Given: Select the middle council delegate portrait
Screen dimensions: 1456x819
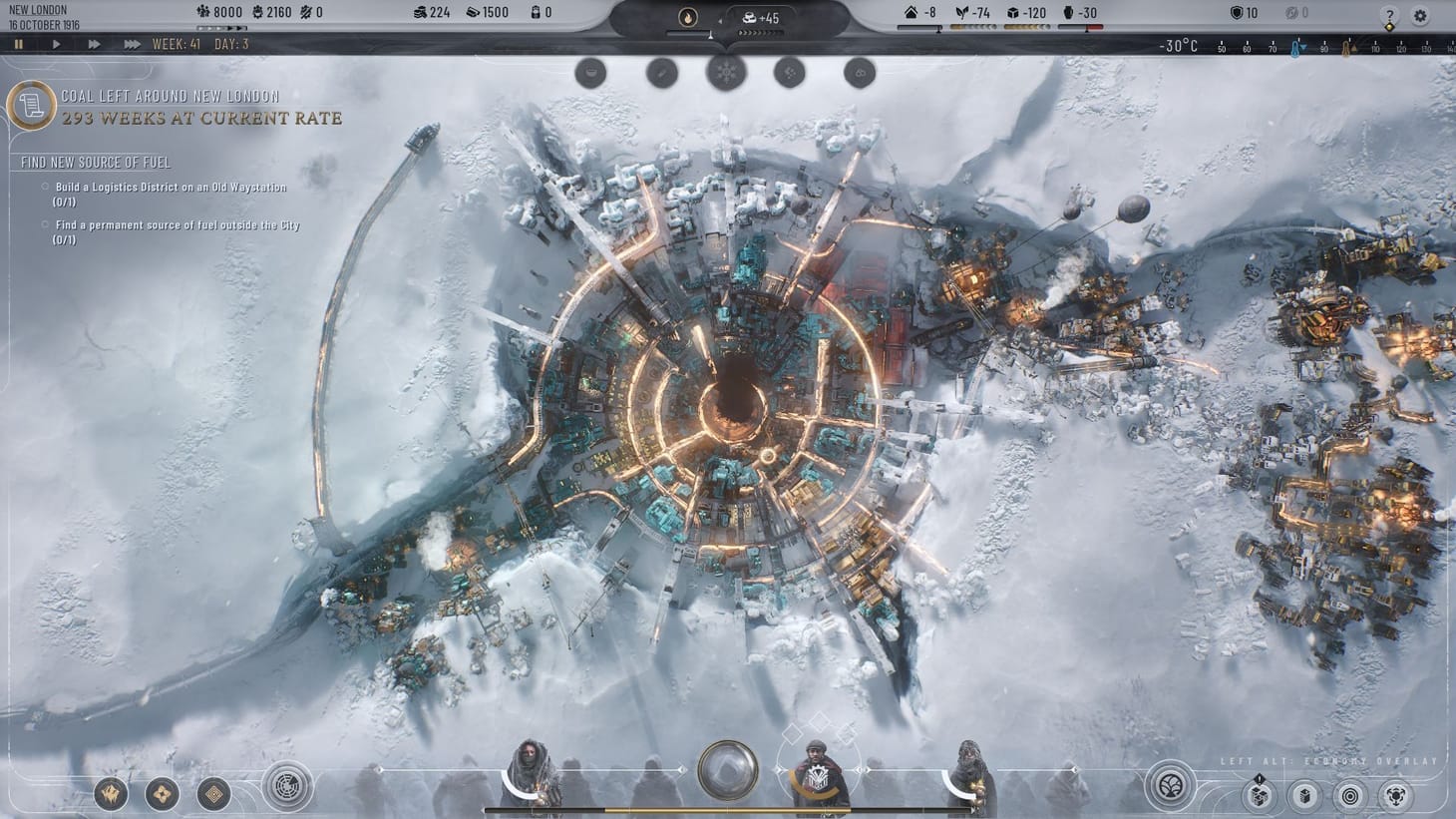Looking at the screenshot, I should coord(818,773).
